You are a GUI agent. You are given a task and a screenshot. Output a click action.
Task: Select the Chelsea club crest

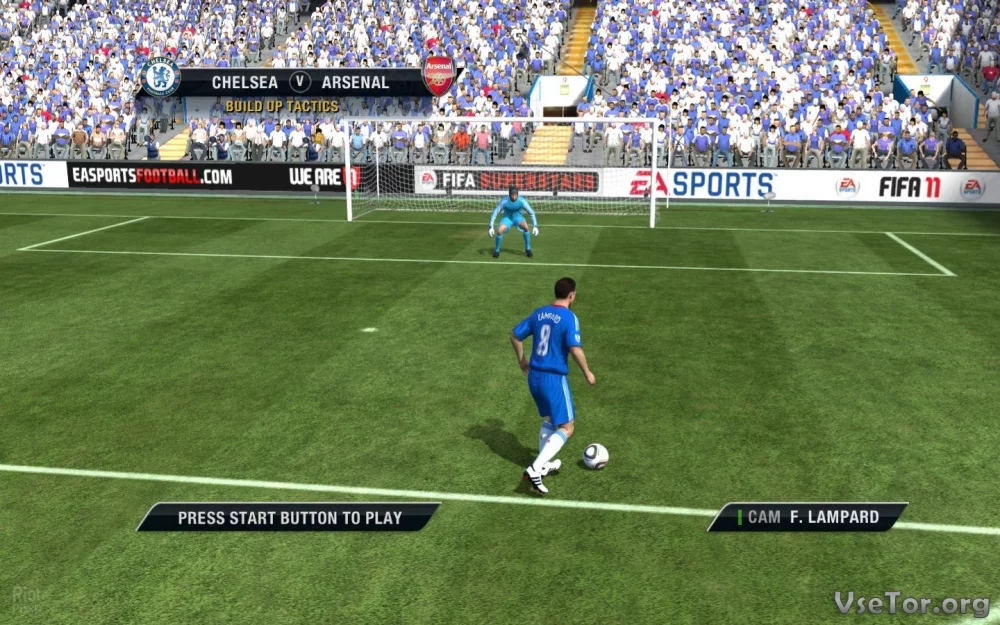(161, 77)
